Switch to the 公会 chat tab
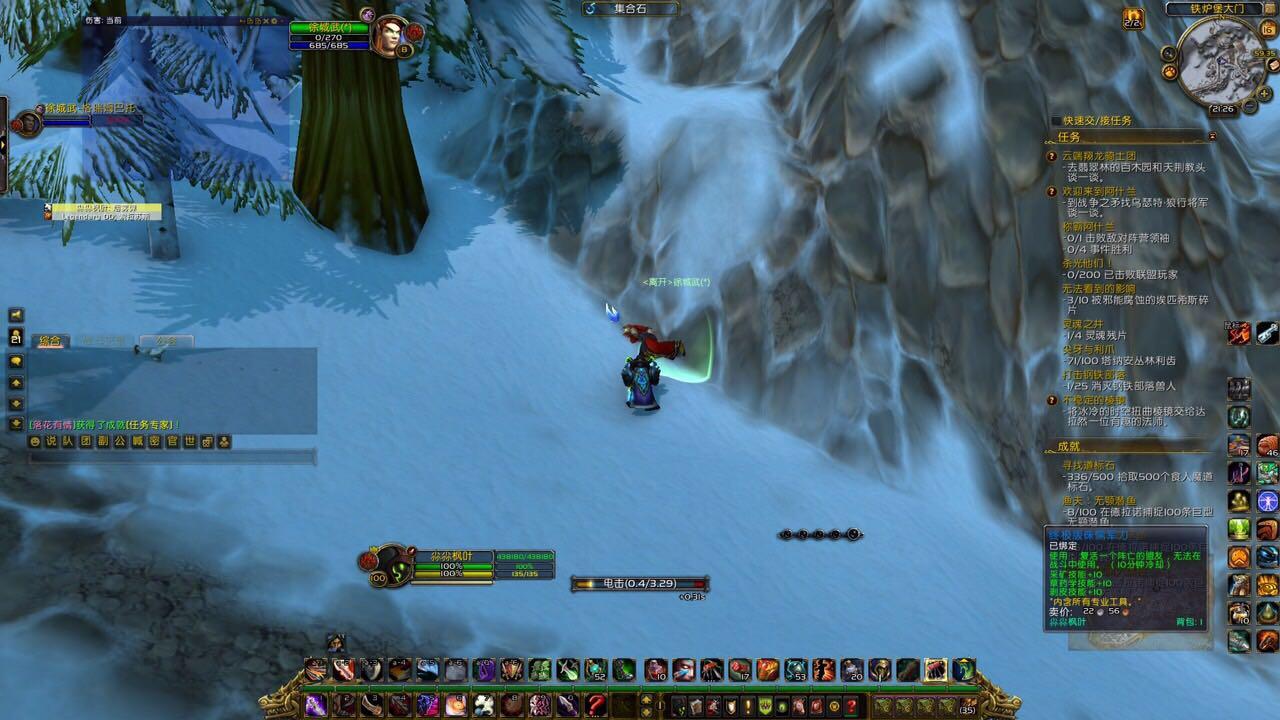The height and width of the screenshot is (720, 1280). pos(165,341)
